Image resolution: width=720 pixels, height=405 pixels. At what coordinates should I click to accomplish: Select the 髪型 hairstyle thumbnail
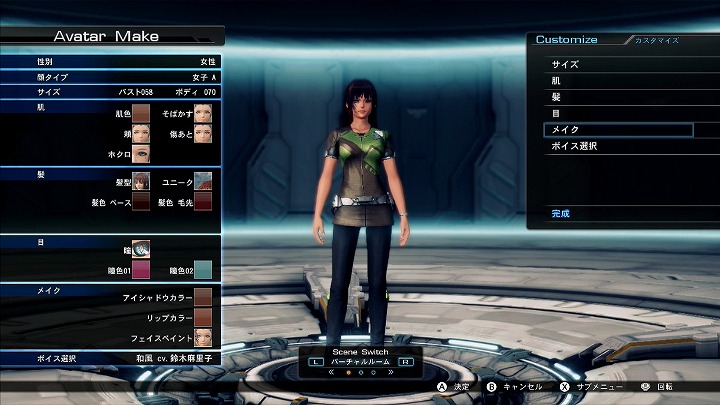tap(141, 181)
